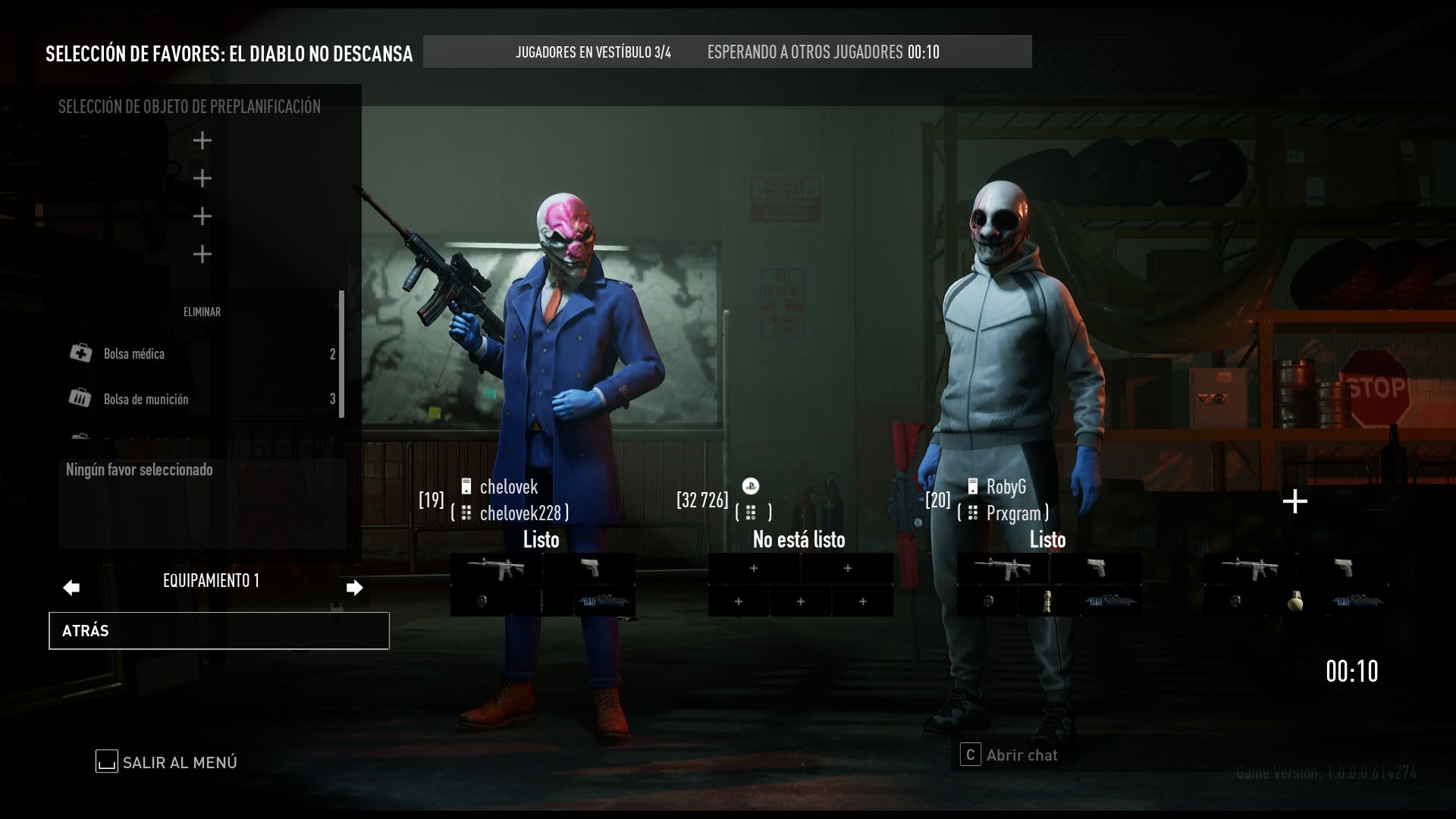The image size is (1456, 819).
Task: Open the Equipamiento 1 selector
Action: point(210,581)
